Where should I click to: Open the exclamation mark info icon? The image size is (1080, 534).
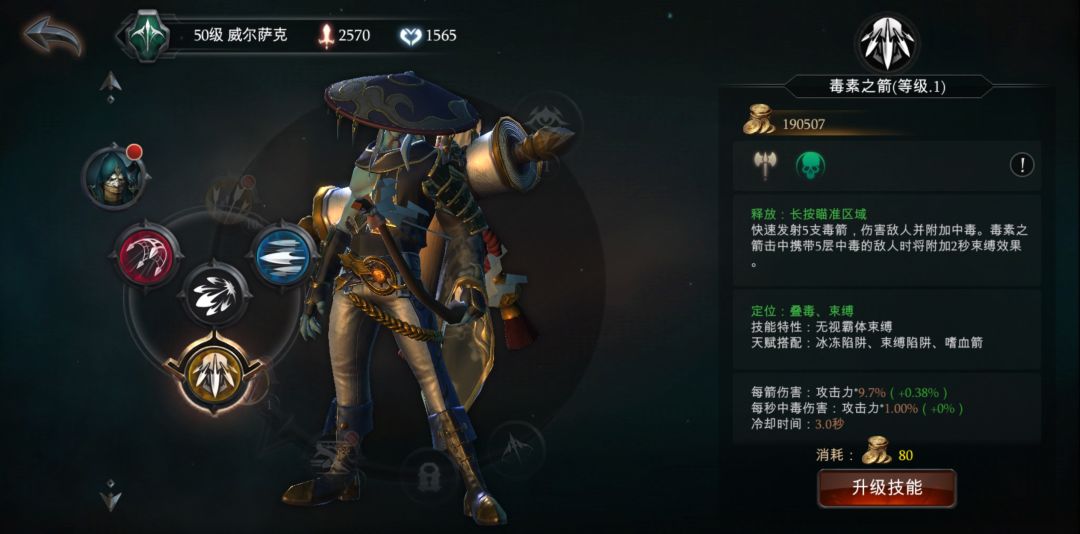[1021, 165]
